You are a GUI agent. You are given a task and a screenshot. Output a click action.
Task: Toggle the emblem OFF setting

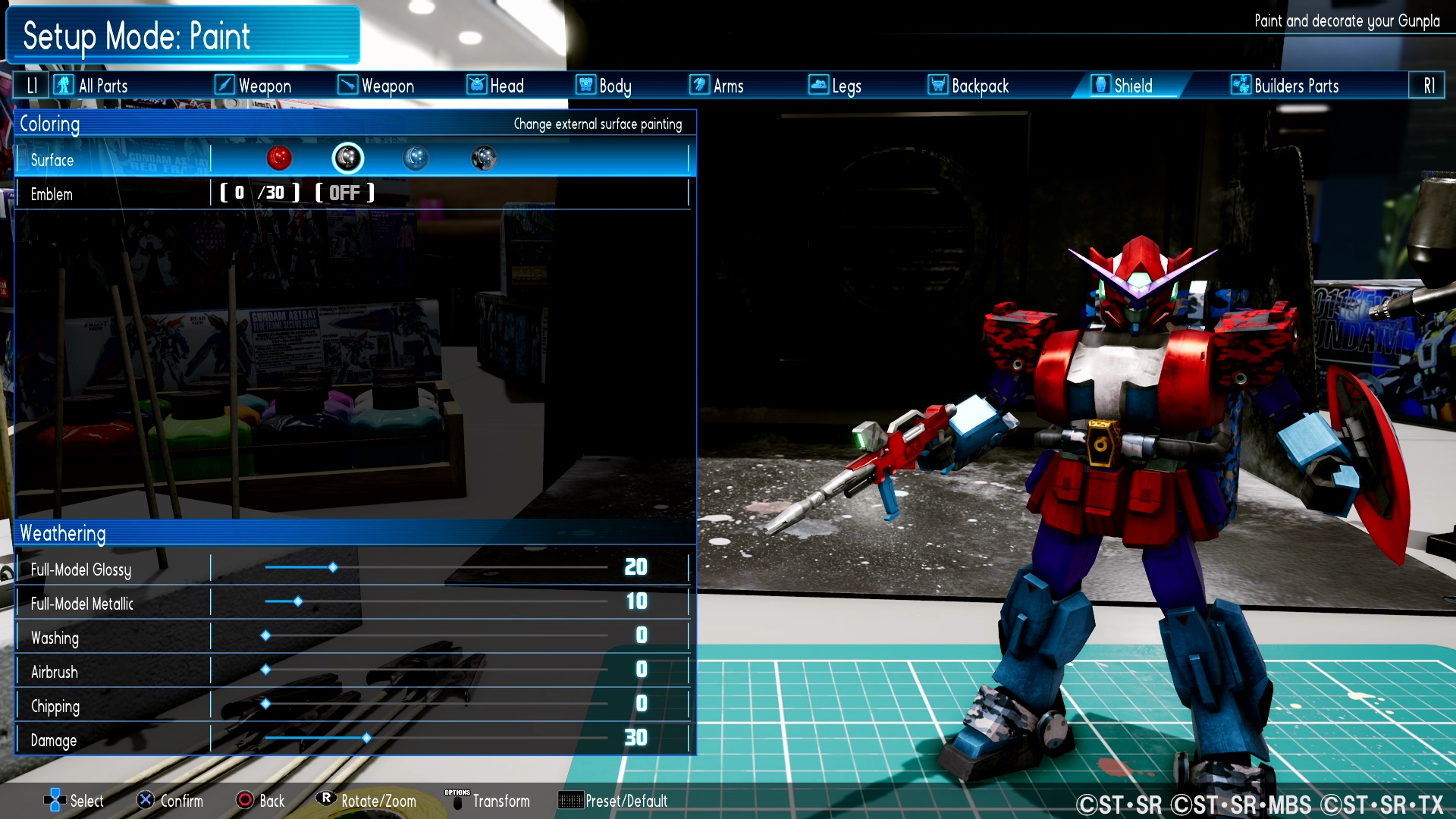point(344,193)
